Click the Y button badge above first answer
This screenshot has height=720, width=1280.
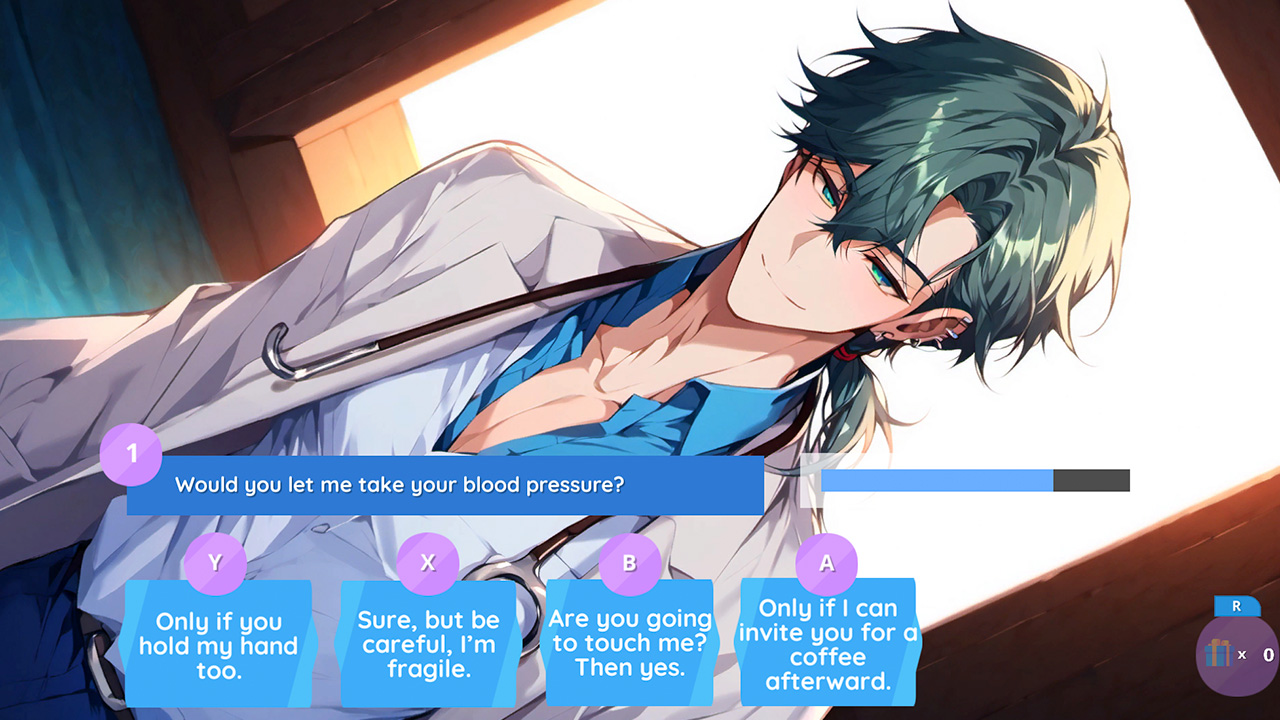216,563
